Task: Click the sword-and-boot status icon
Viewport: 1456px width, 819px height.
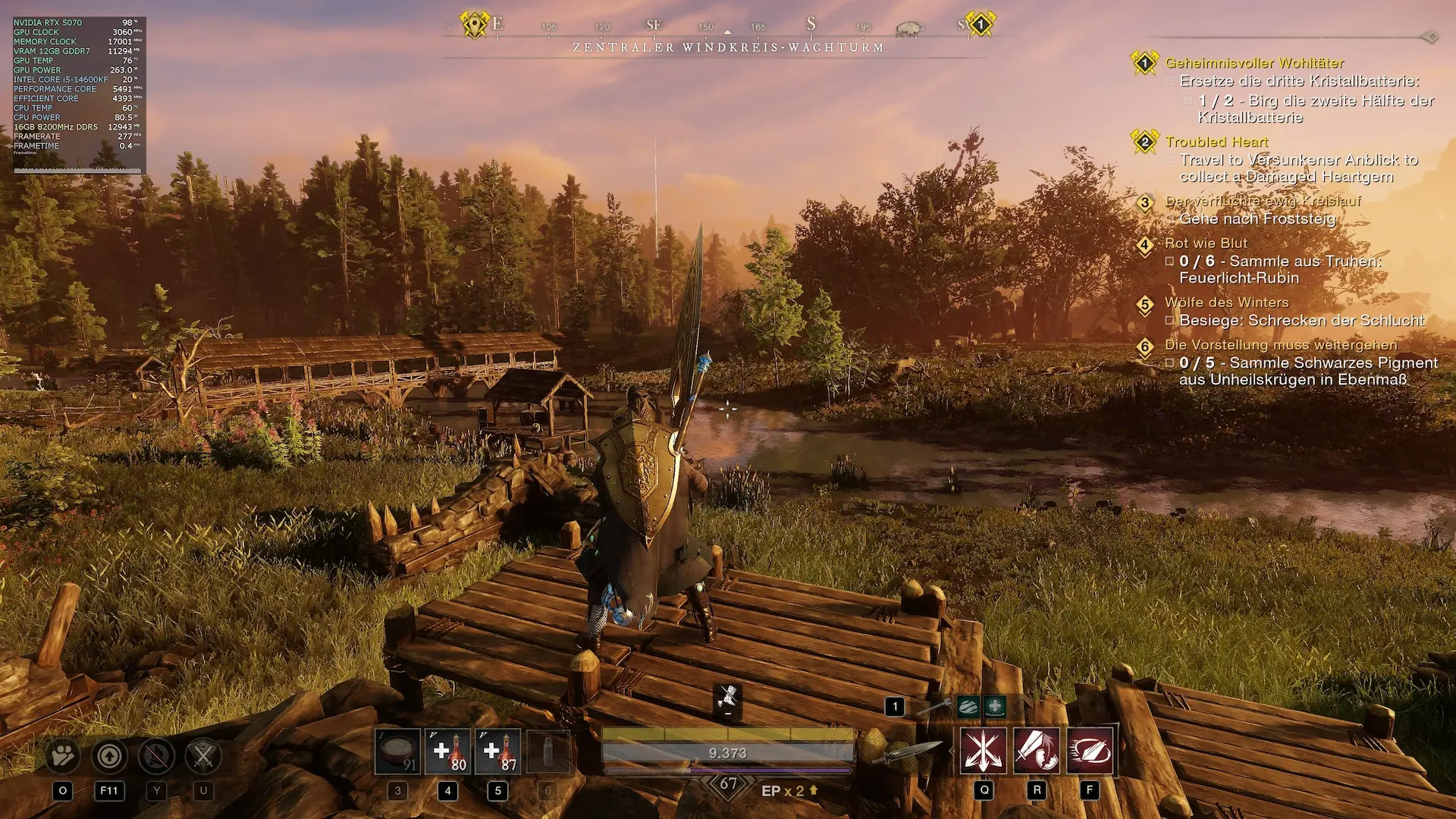Action: click(728, 697)
